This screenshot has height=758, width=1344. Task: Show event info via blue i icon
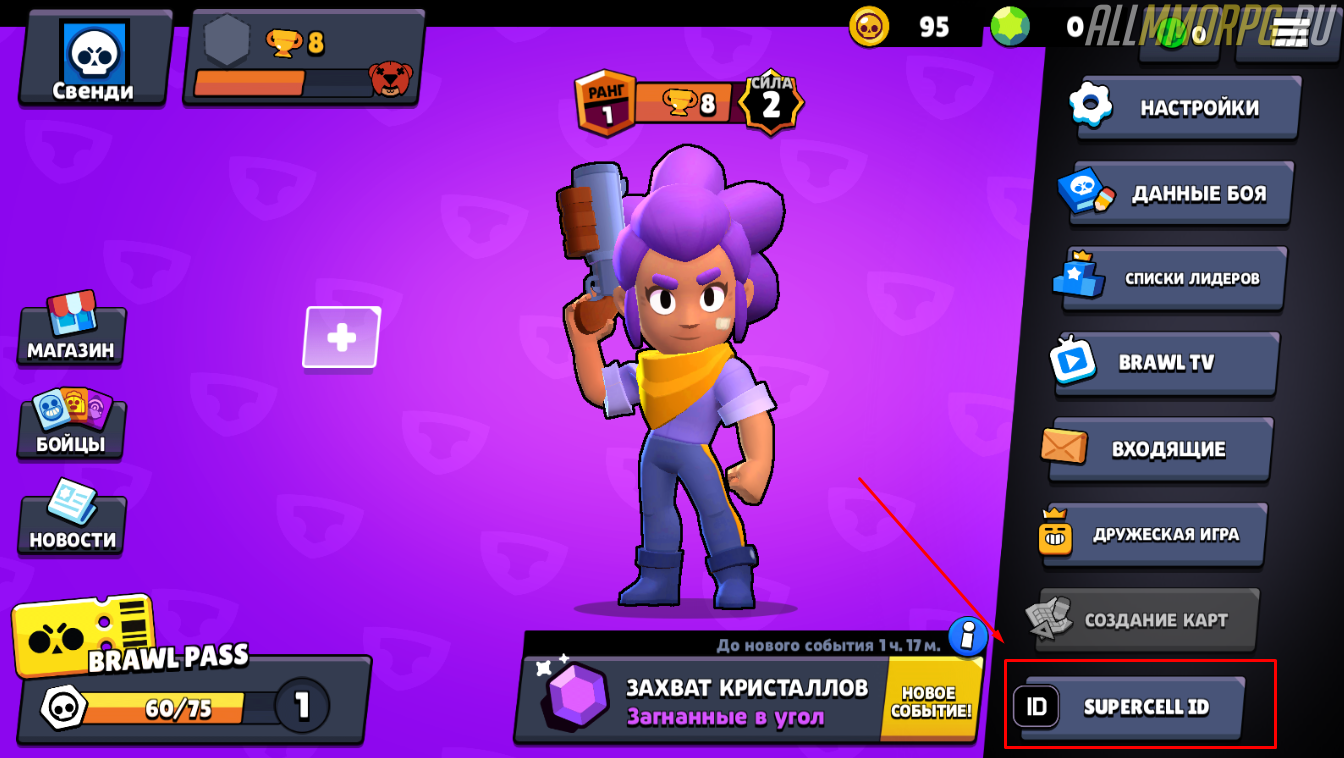[x=967, y=635]
